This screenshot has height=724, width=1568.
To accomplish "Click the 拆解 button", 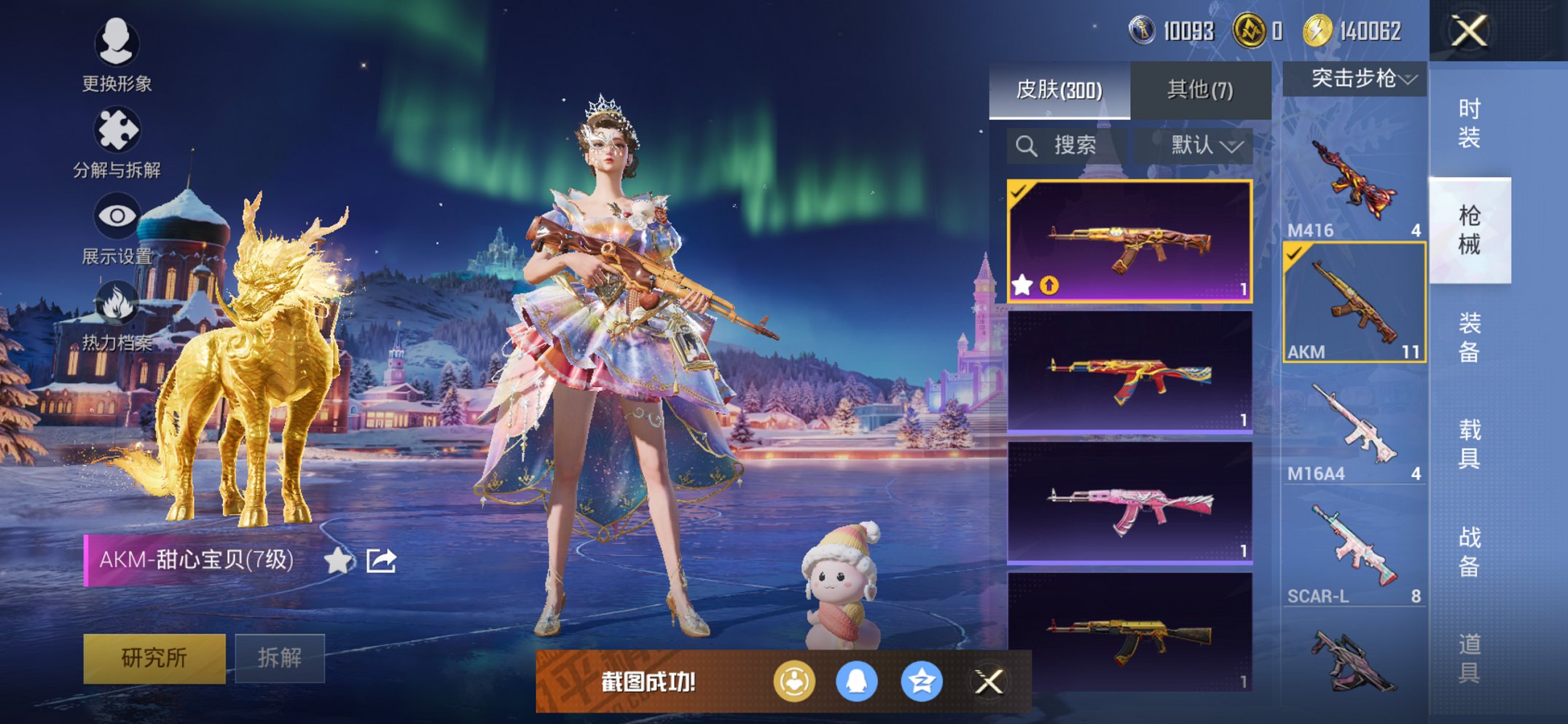I will pos(280,658).
